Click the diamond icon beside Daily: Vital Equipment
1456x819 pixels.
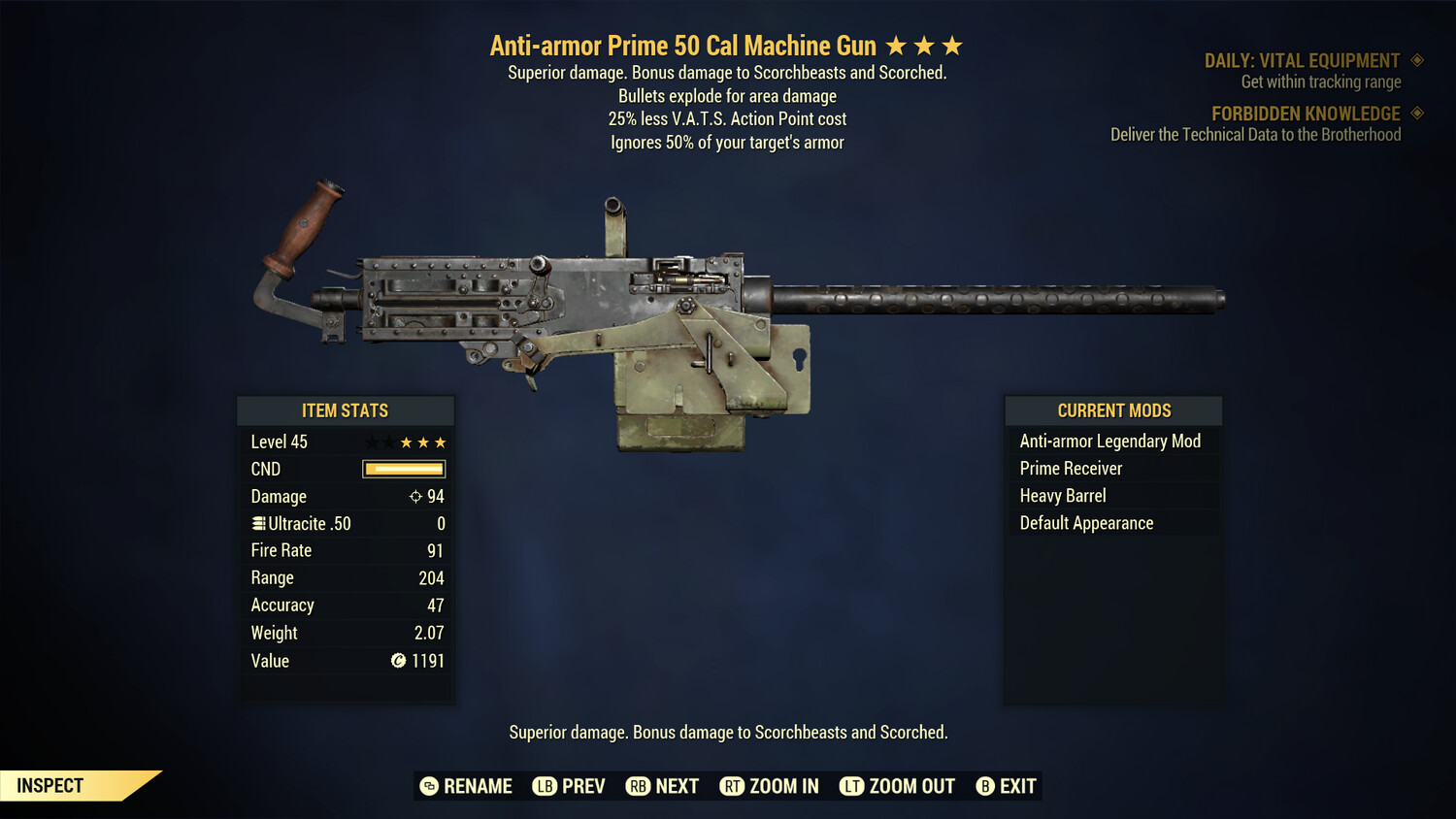(1415, 60)
